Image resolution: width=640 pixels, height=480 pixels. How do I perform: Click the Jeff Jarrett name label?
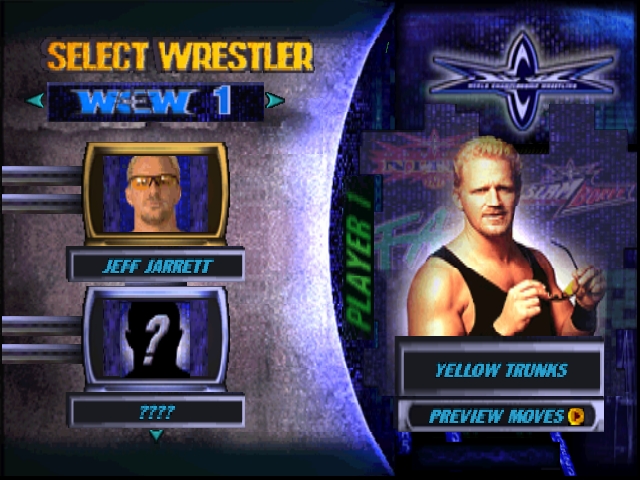(156, 266)
